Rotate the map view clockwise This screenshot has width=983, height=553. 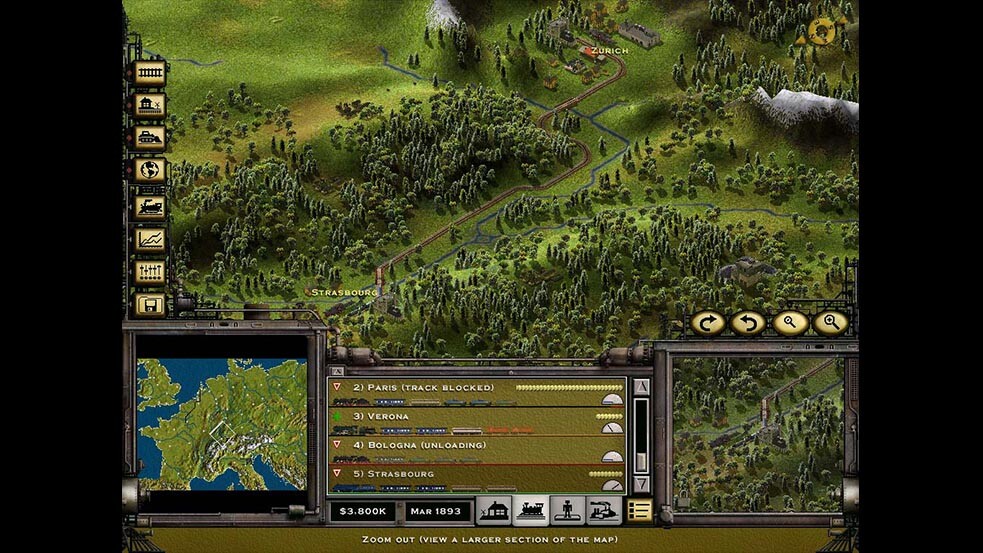click(708, 323)
